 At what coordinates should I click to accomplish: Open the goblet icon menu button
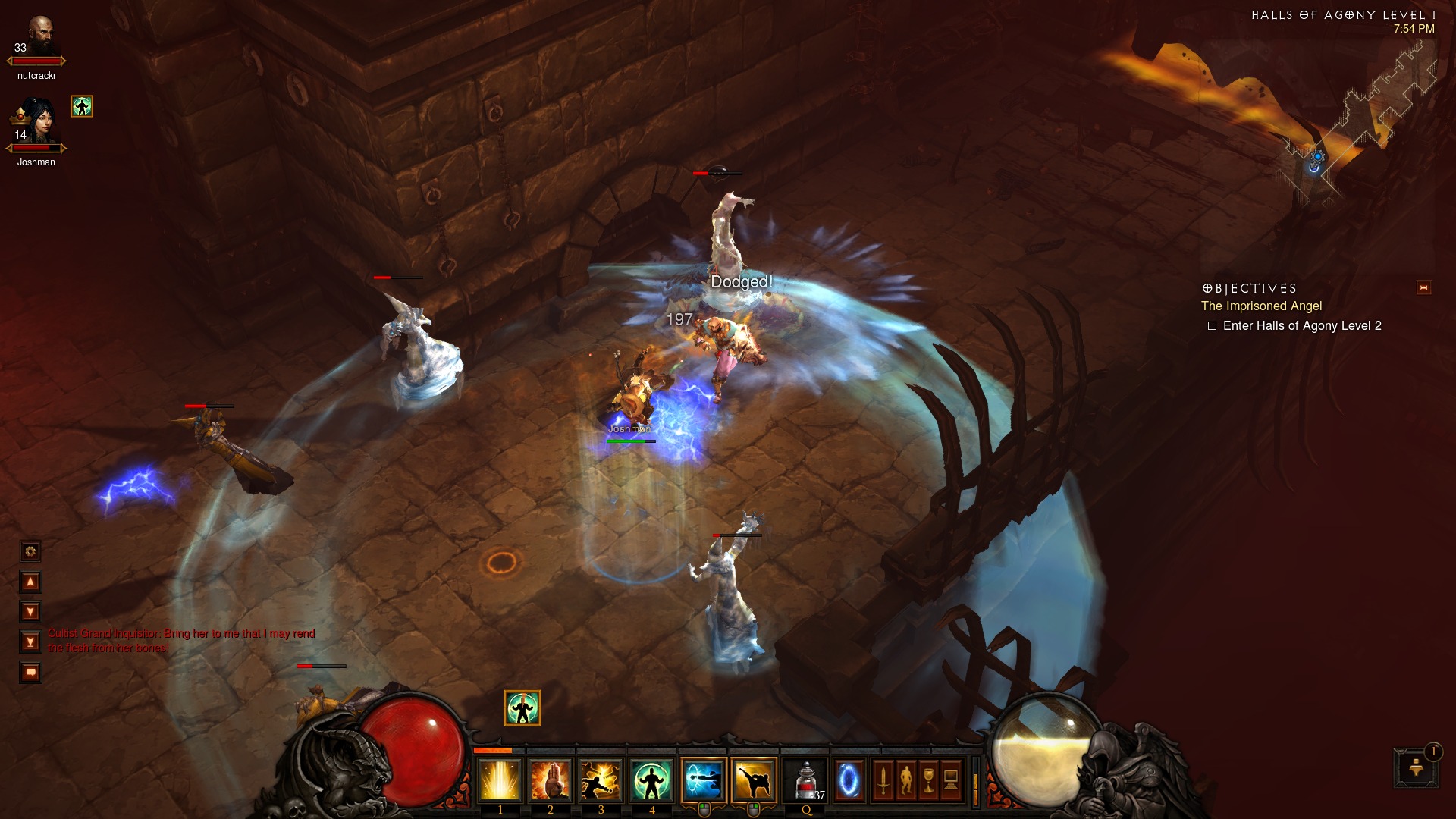coord(928,780)
